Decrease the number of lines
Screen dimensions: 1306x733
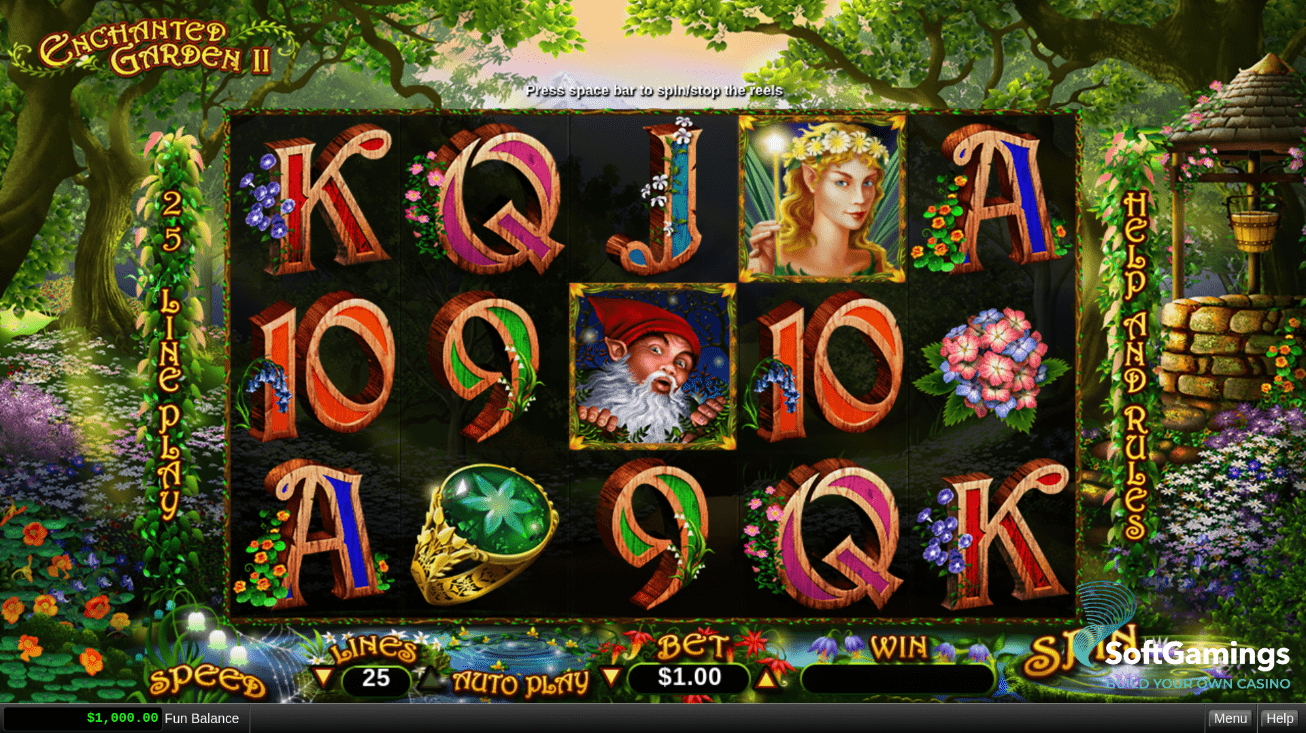click(323, 678)
